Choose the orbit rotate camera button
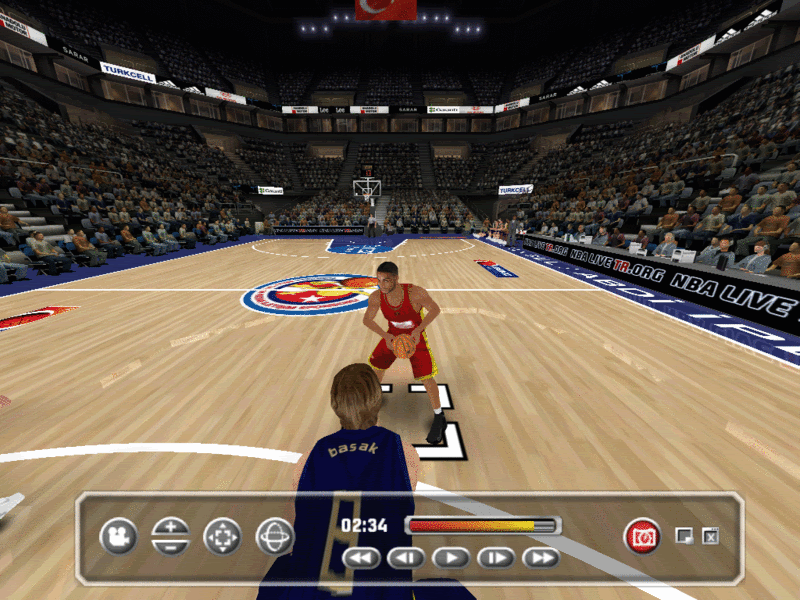The height and width of the screenshot is (600, 800). coord(274,537)
